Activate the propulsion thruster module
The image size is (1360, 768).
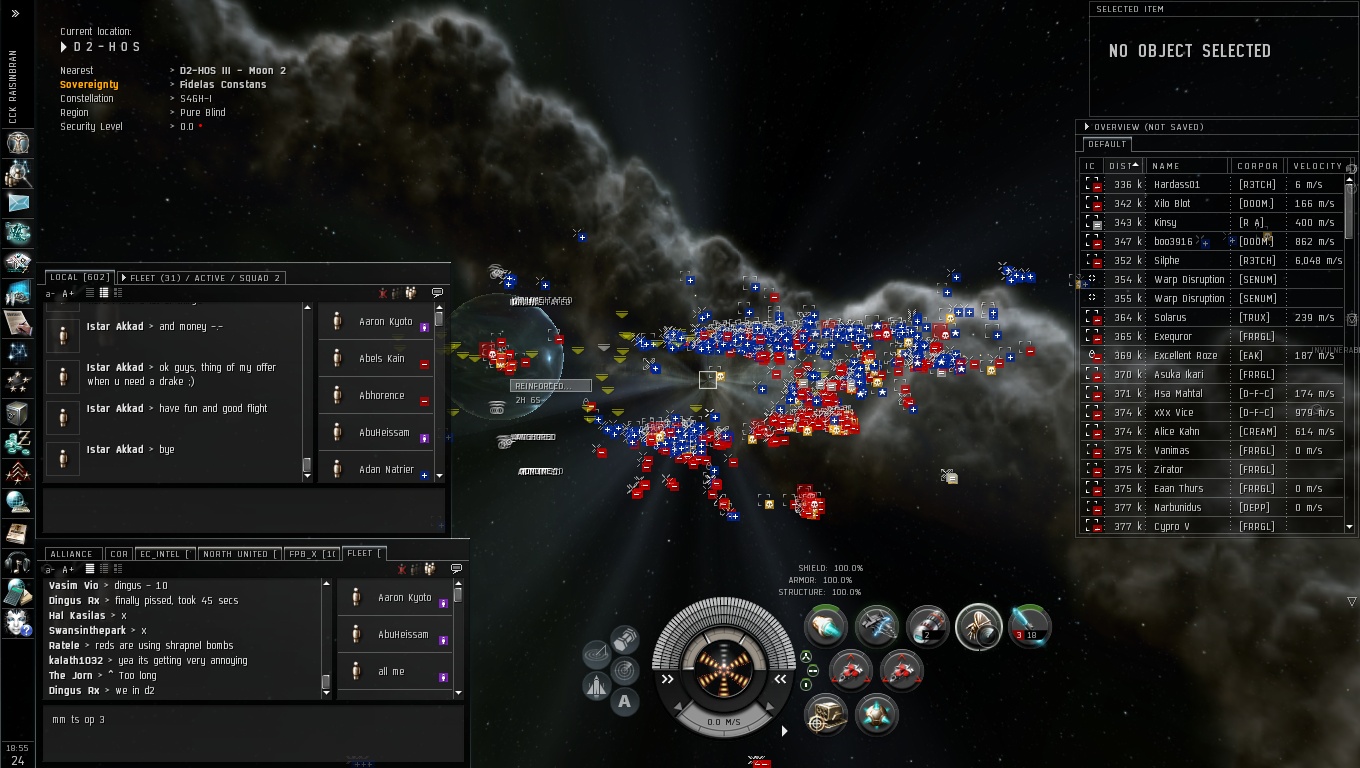click(826, 627)
